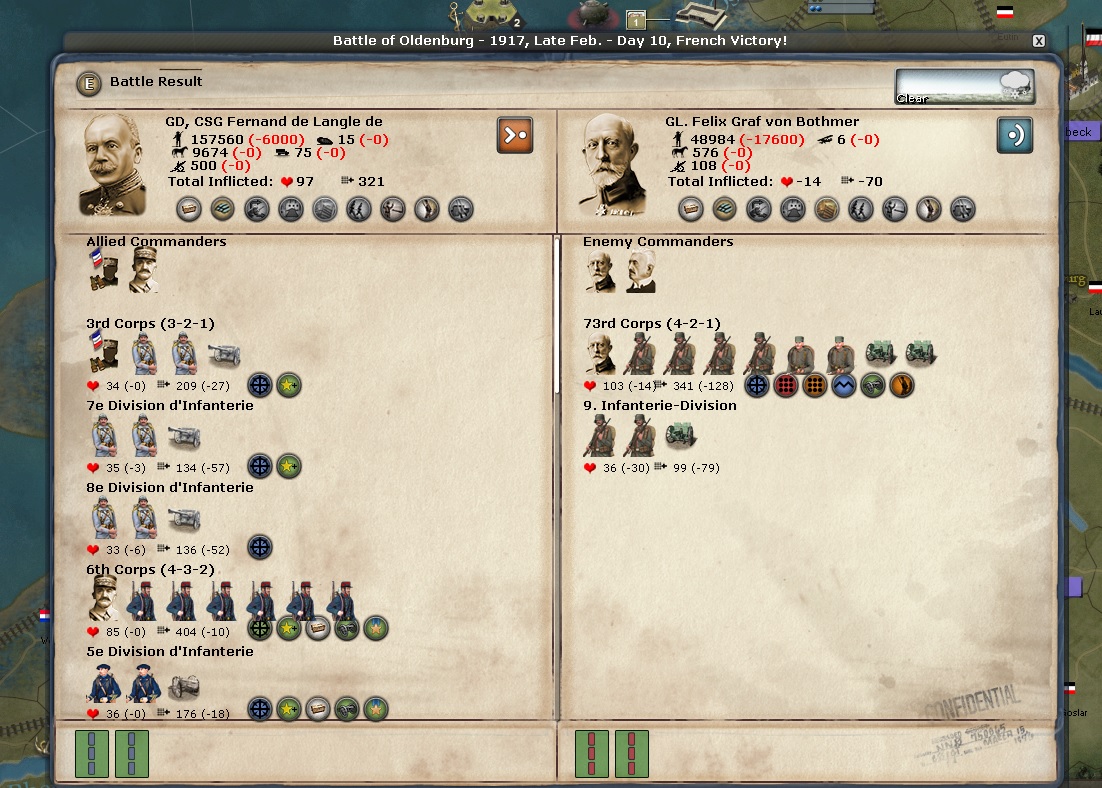Select the 3rd Corps row

[150, 324]
